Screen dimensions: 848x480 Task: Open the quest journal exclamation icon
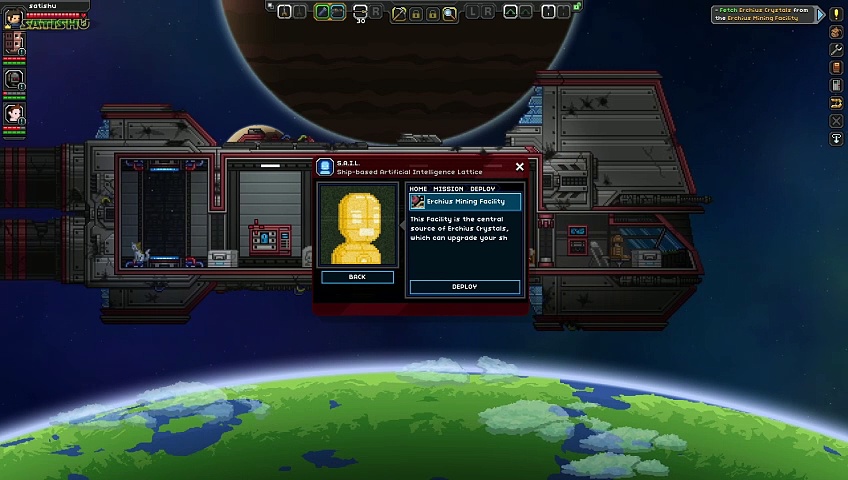[836, 14]
